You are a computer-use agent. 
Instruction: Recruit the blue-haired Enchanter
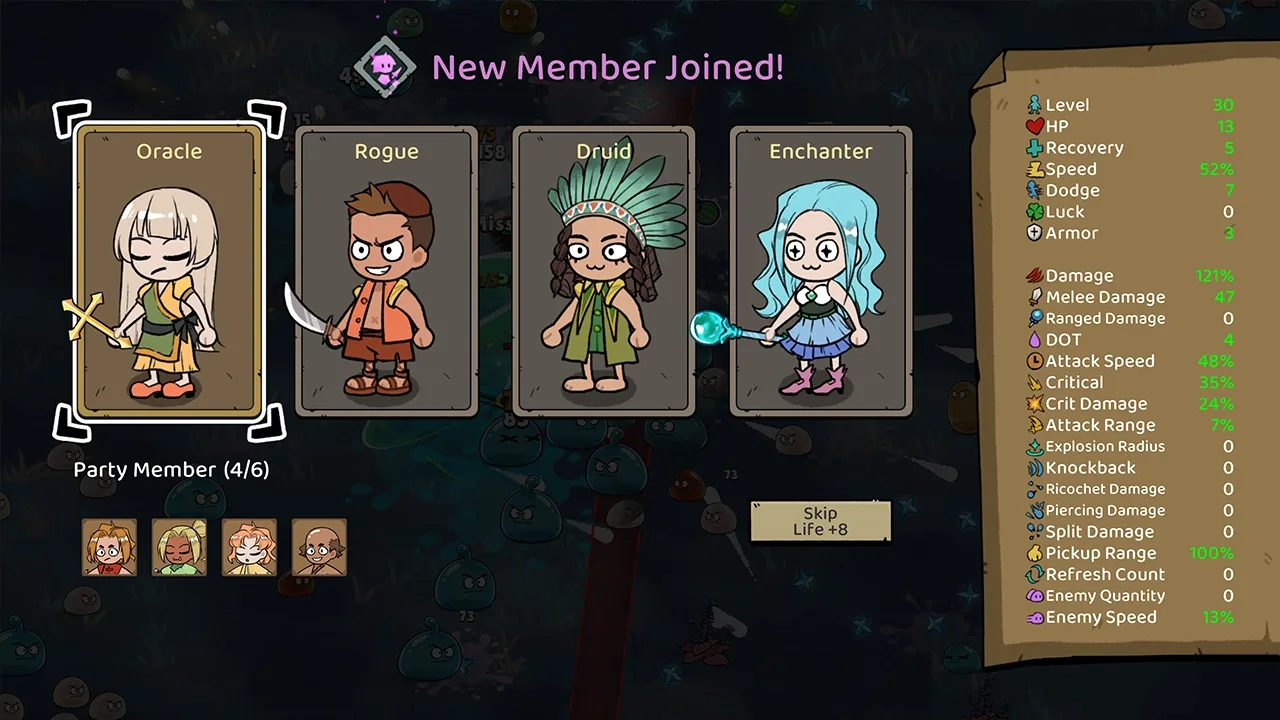tap(821, 271)
